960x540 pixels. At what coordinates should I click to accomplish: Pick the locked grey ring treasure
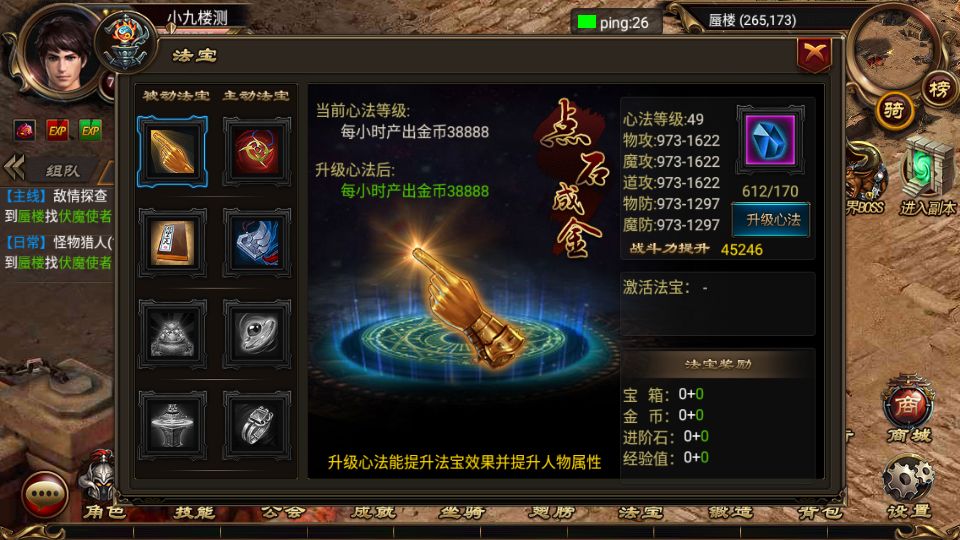(x=256, y=422)
